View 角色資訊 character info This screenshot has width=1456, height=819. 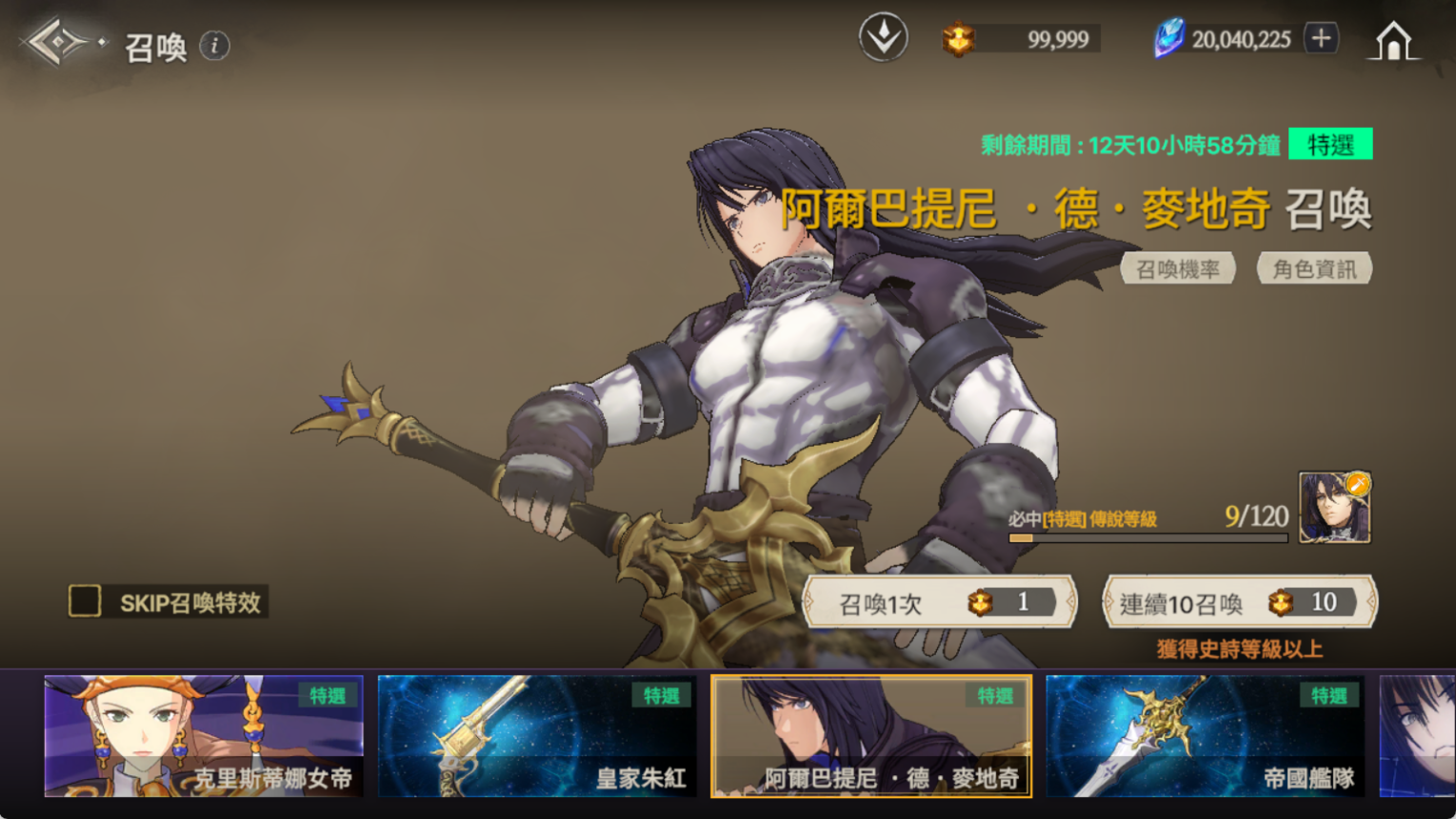(1314, 270)
